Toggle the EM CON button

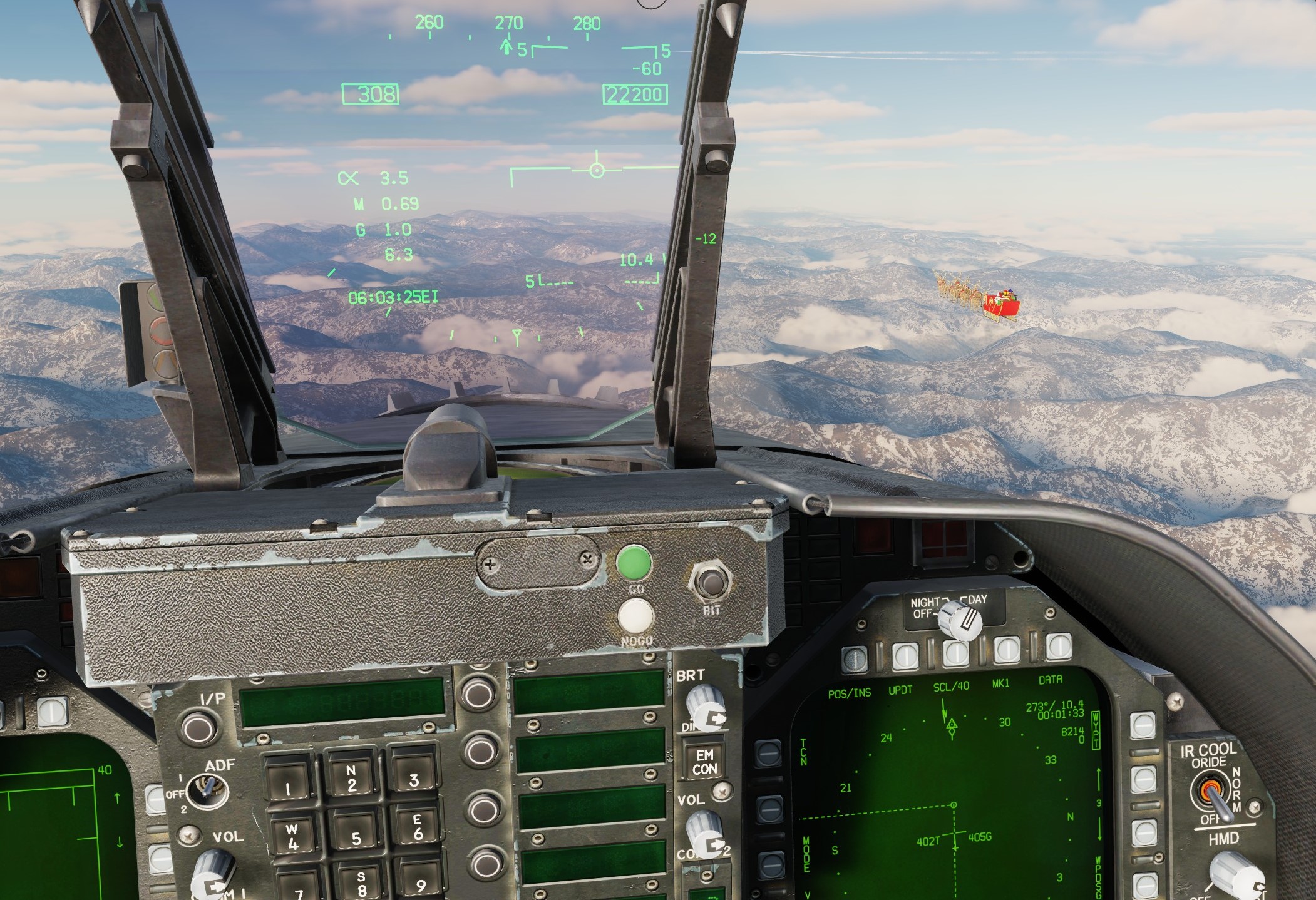coord(704,762)
